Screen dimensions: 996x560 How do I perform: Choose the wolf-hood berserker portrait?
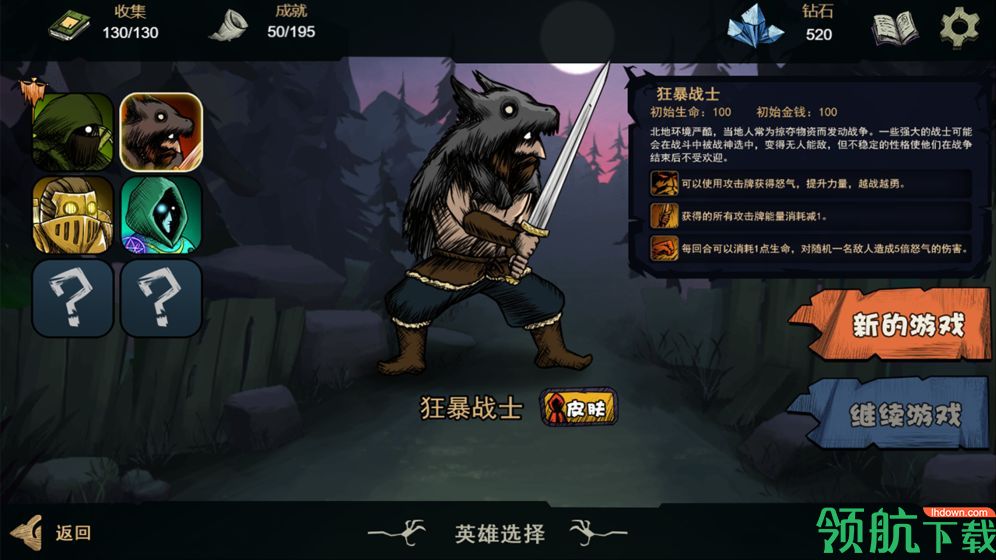click(x=161, y=131)
